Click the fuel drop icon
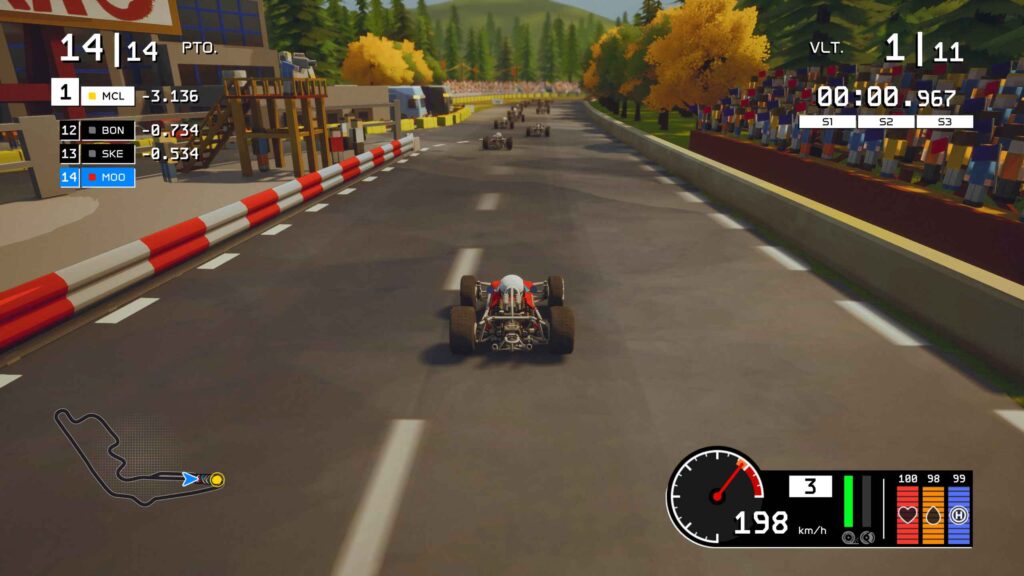This screenshot has height=576, width=1024. coord(933,515)
